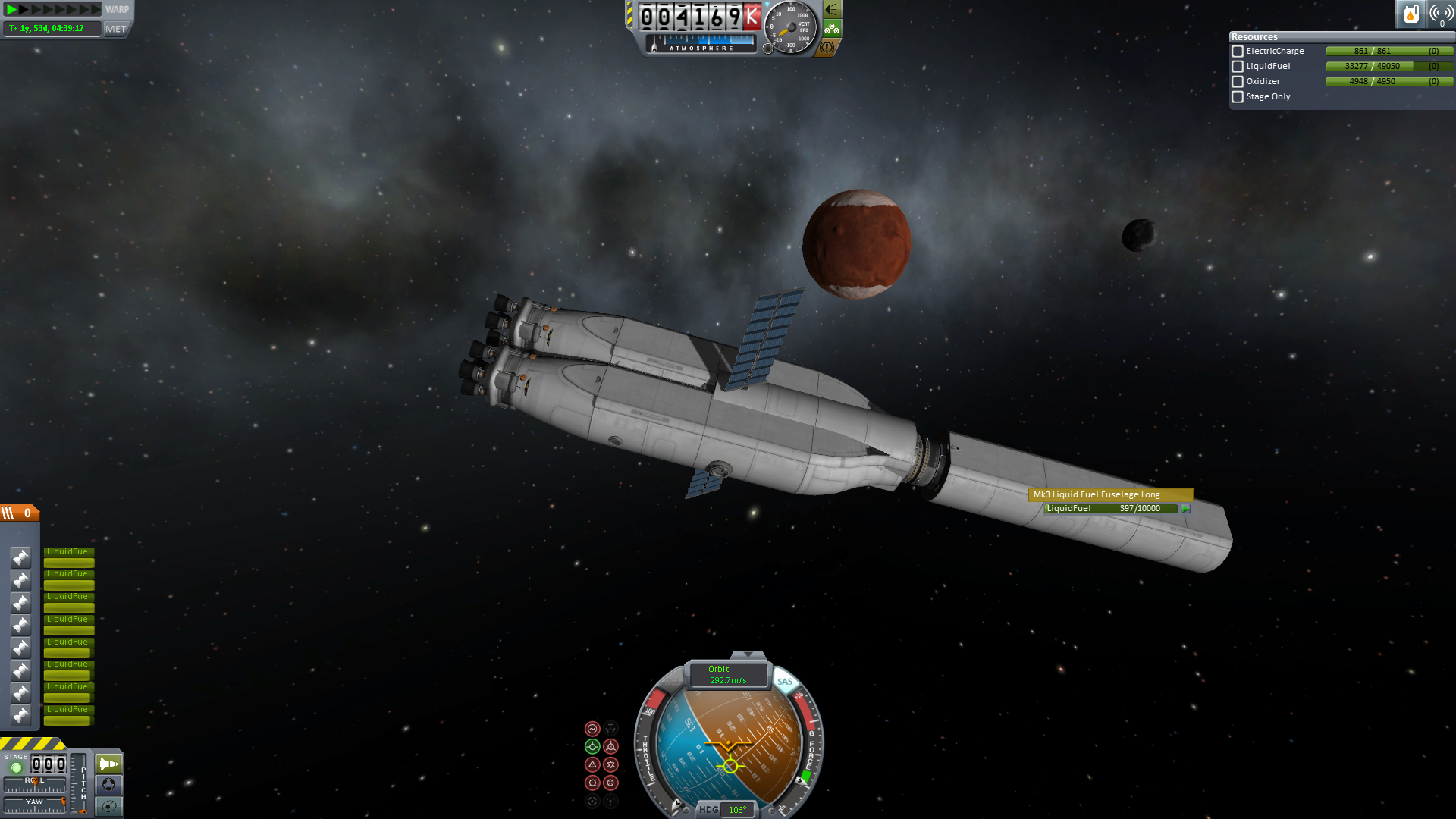The image size is (1456, 819).
Task: Toggle the brakes button
Action: point(827,47)
